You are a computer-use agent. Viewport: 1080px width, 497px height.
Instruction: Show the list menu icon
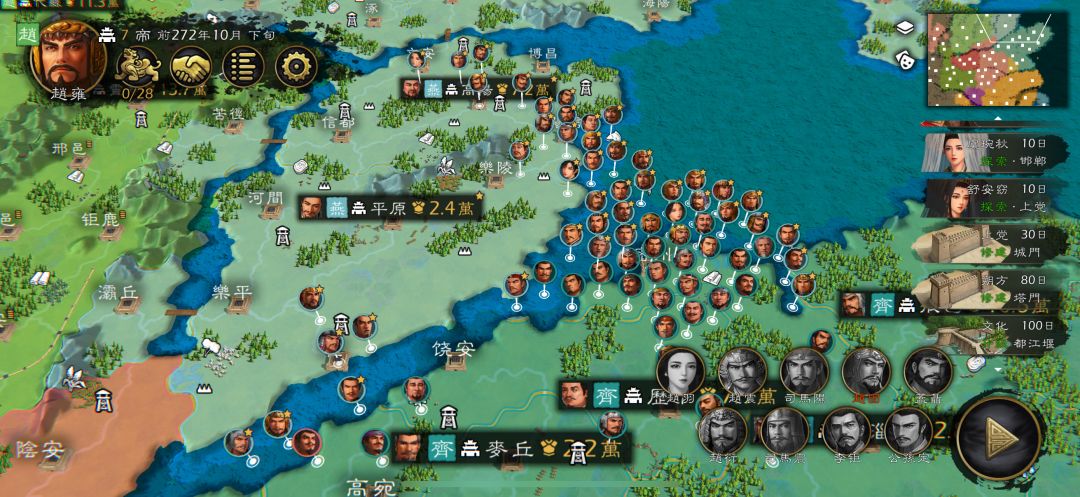[x=242, y=66]
